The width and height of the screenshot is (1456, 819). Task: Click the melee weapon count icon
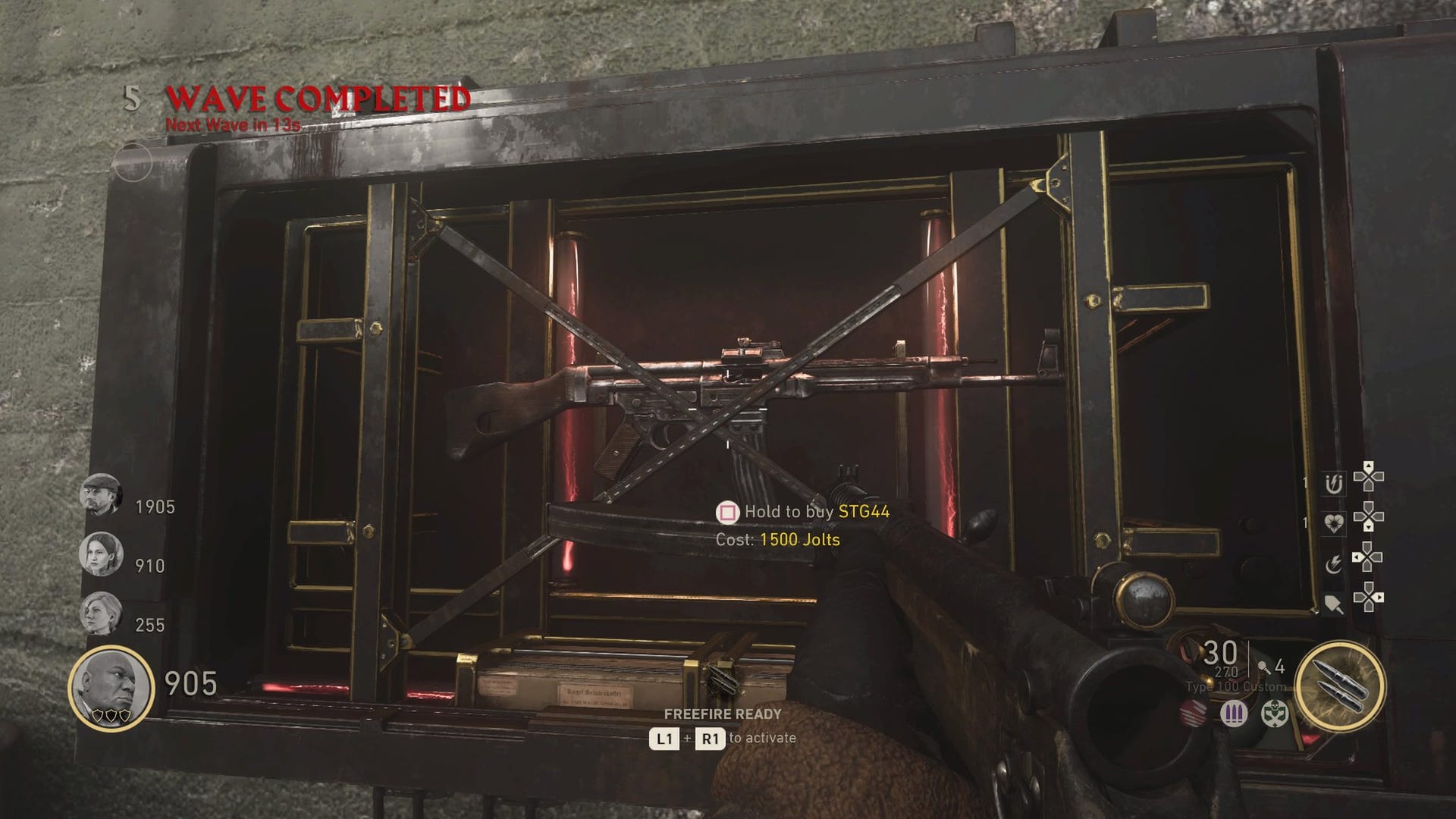1265,667
